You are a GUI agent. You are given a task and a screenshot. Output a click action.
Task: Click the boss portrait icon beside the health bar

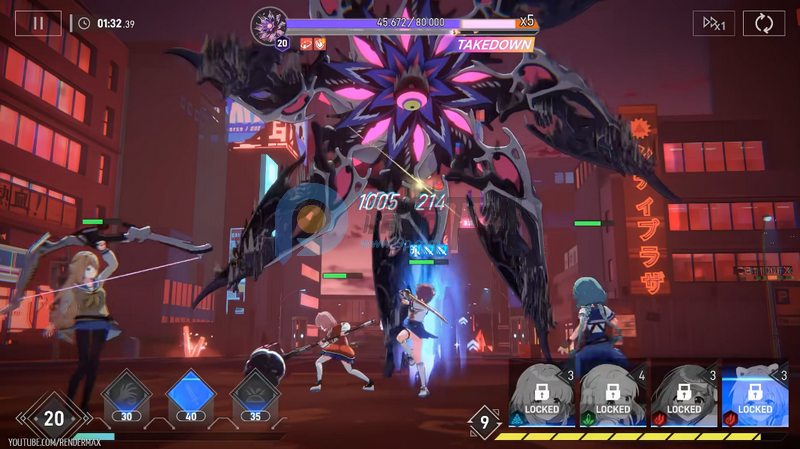click(269, 23)
